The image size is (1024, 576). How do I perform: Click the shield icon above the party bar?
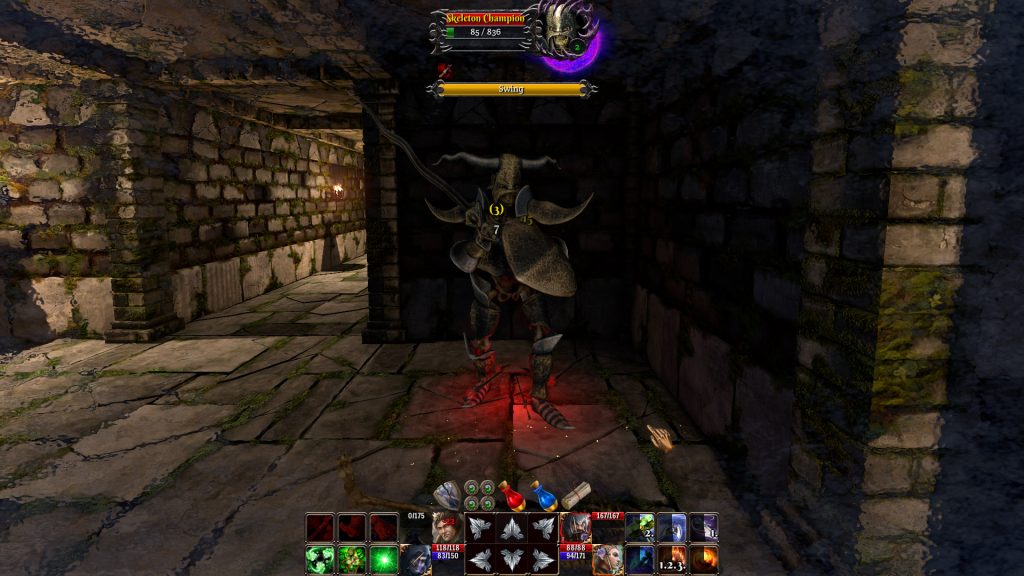446,494
